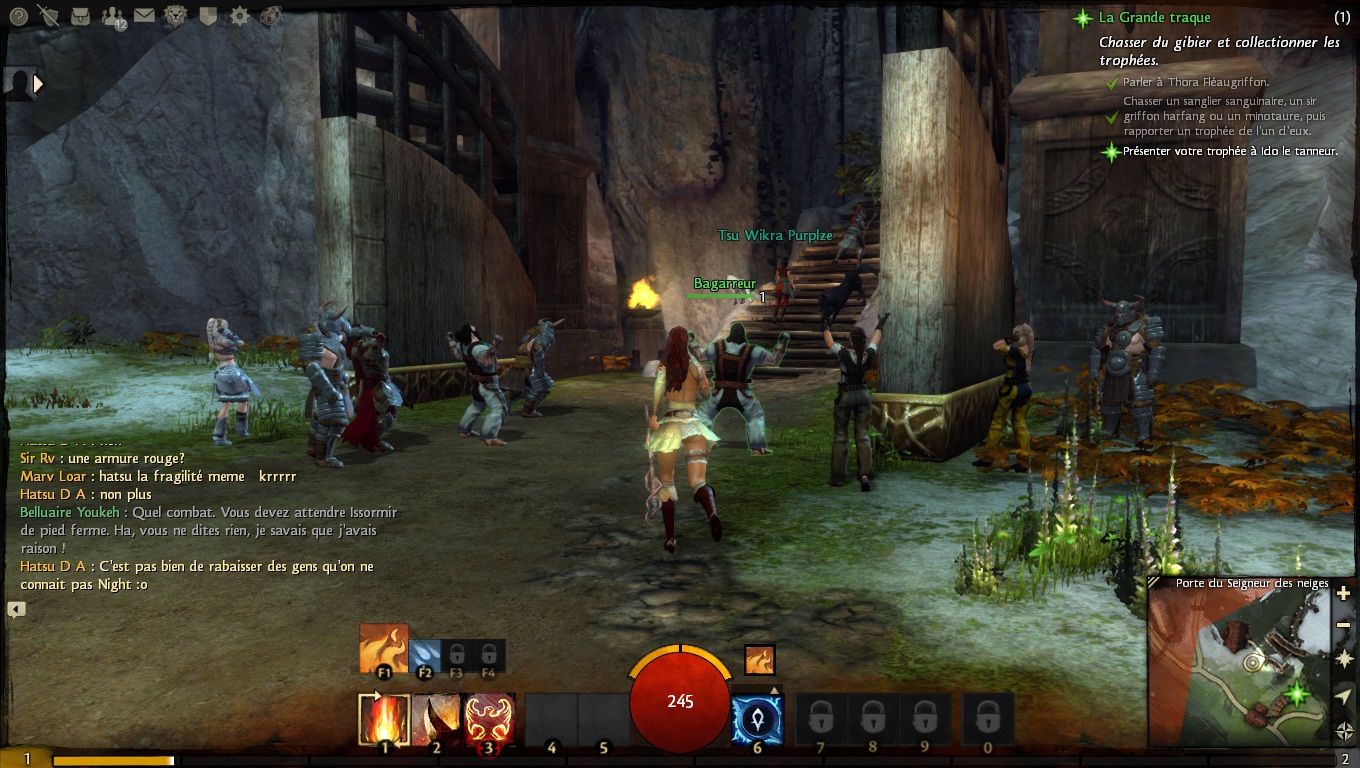
Task: Zoom in the minimap with plus button
Action: tap(1344, 594)
